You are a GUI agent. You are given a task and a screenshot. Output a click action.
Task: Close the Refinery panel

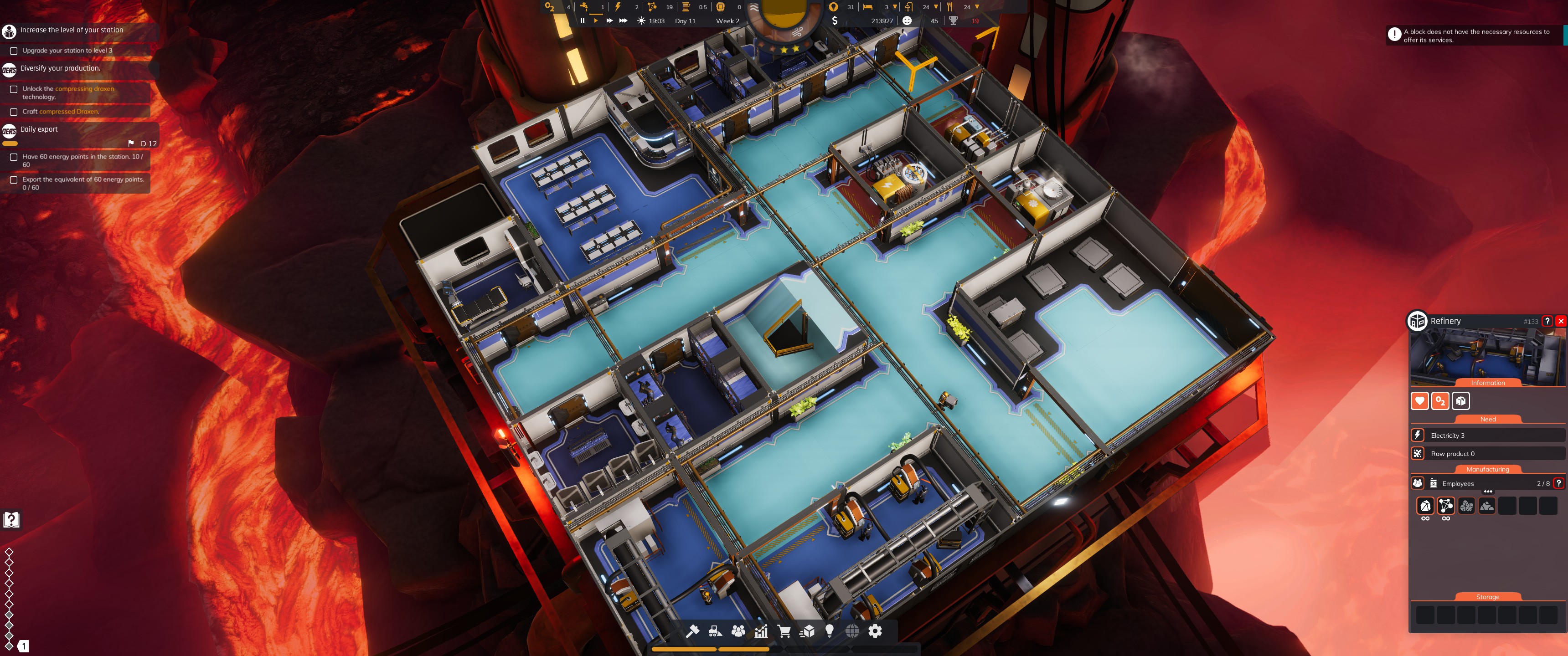[1561, 321]
